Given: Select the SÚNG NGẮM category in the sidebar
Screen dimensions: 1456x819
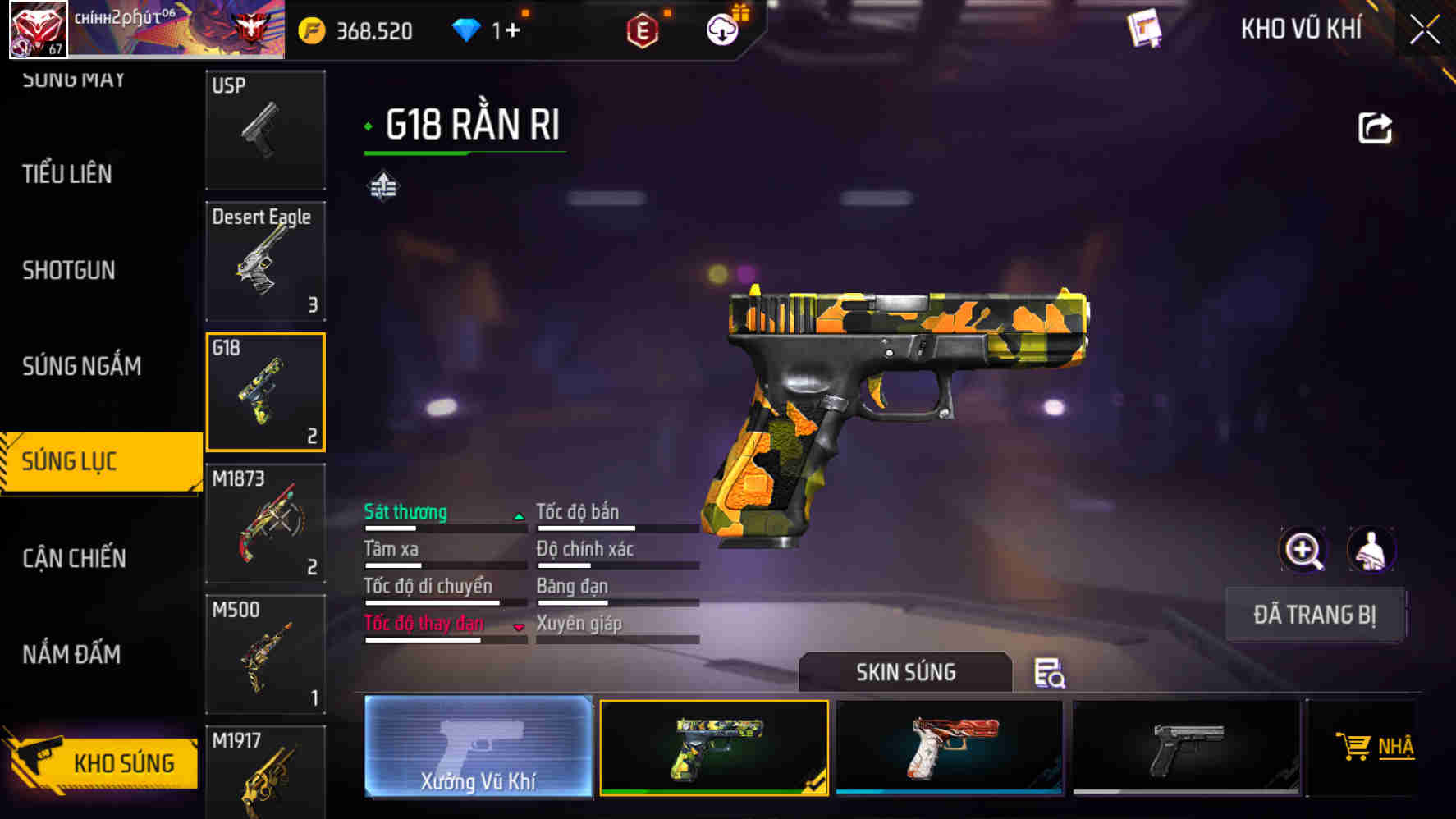Looking at the screenshot, I should click(x=82, y=367).
